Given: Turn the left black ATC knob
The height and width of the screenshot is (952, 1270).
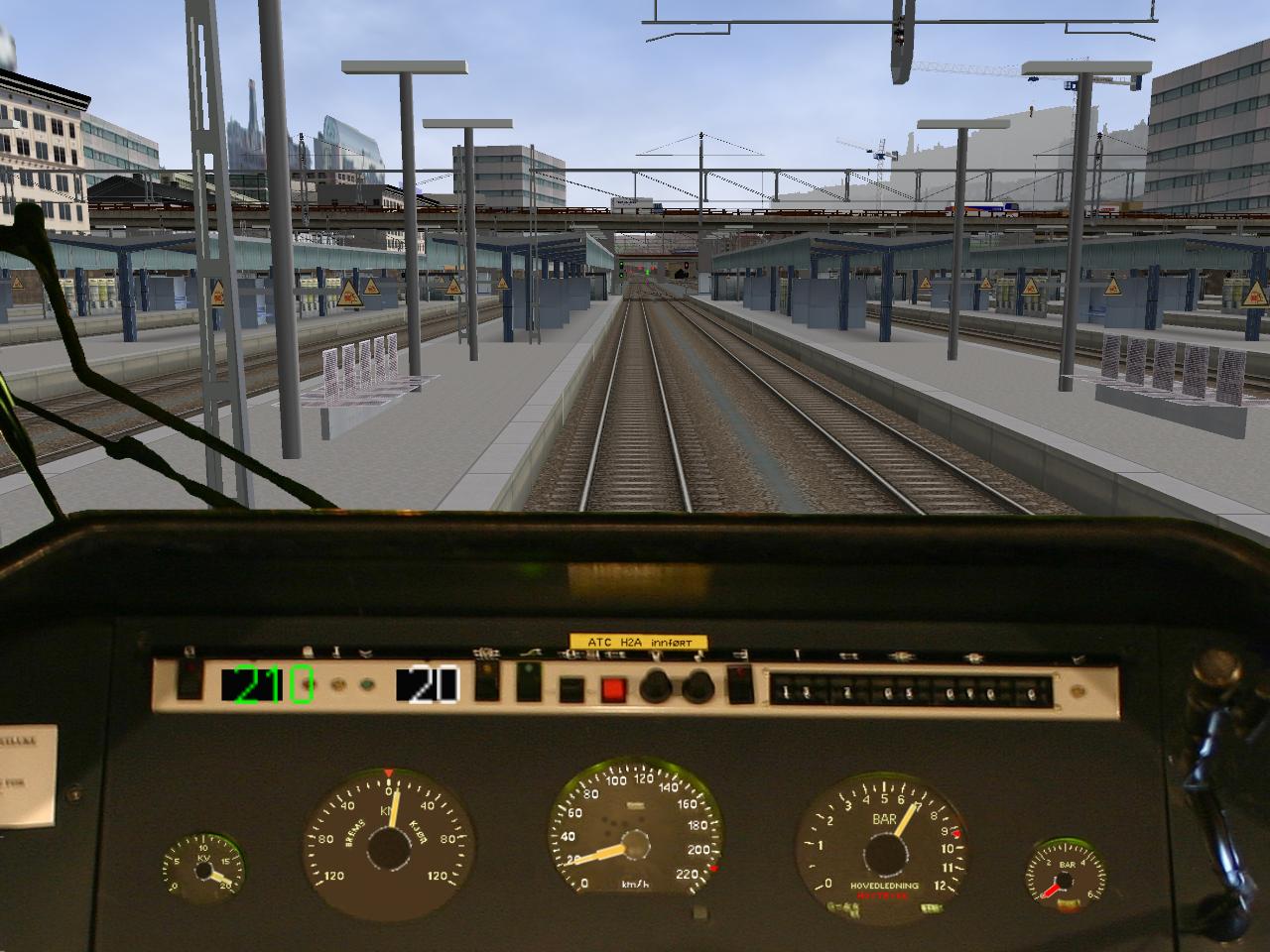Looking at the screenshot, I should point(656,685).
